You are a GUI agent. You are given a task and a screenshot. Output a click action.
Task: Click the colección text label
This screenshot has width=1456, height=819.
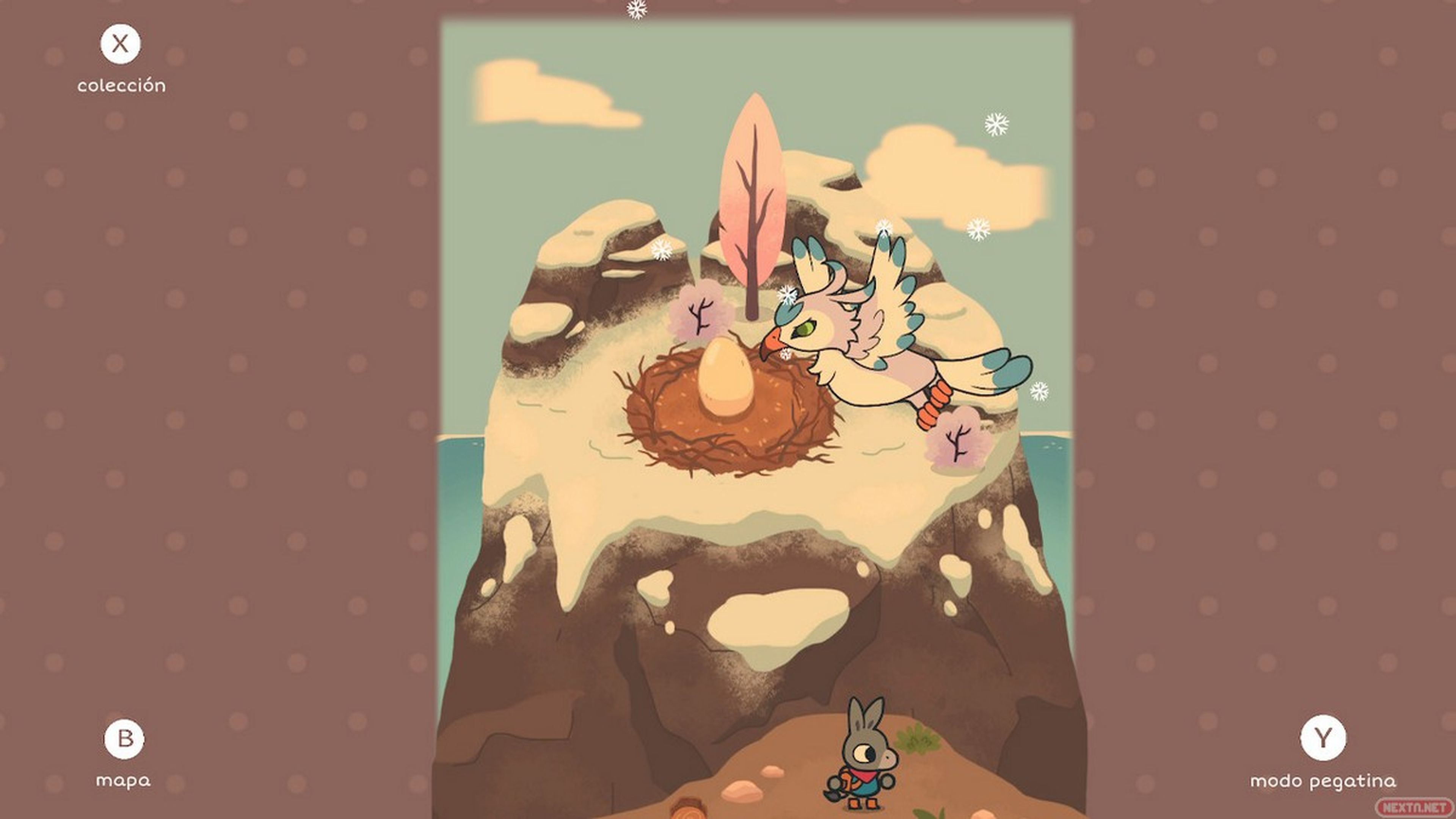122,85
